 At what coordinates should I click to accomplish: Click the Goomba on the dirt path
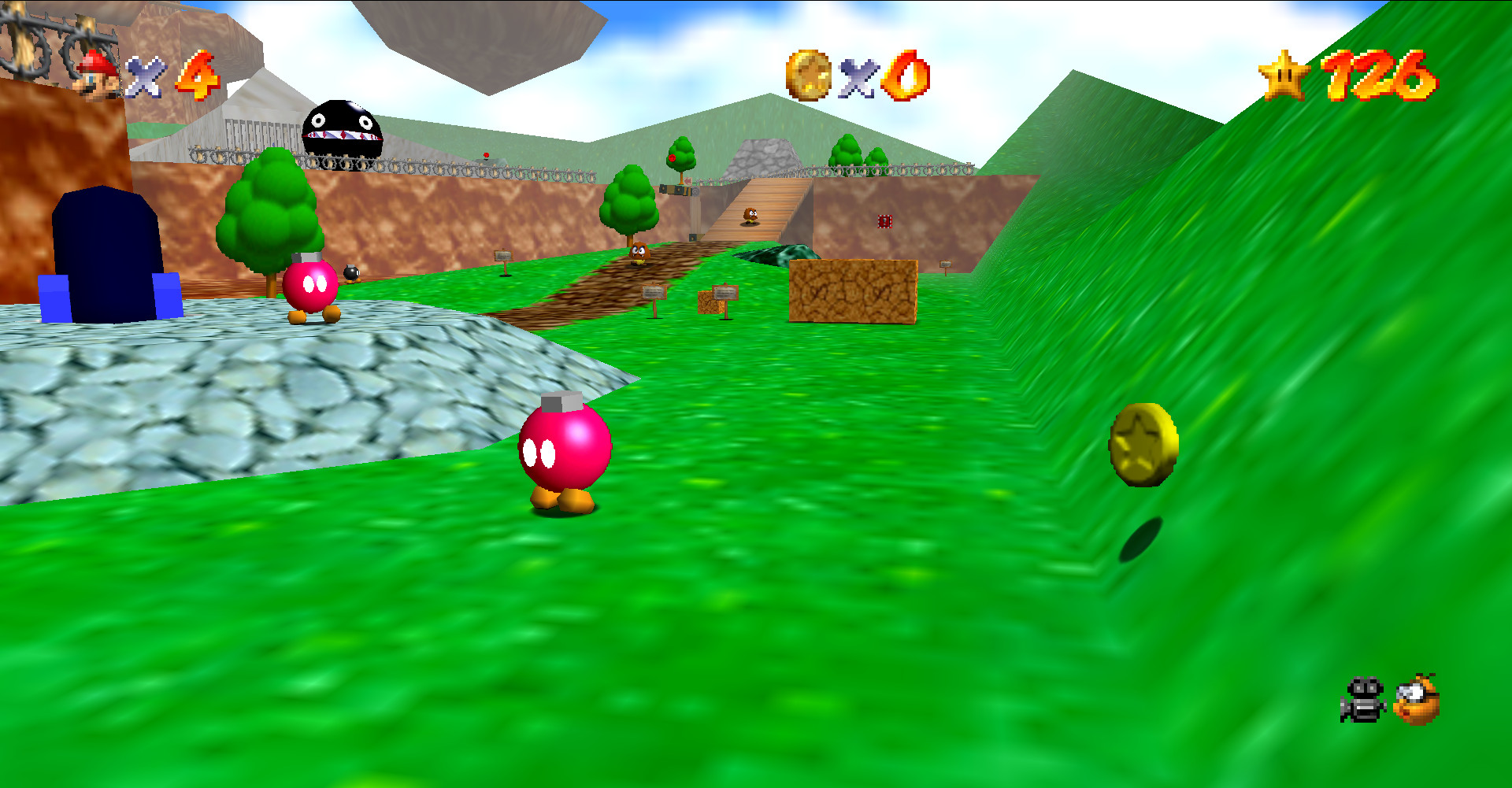pyautogui.click(x=639, y=253)
